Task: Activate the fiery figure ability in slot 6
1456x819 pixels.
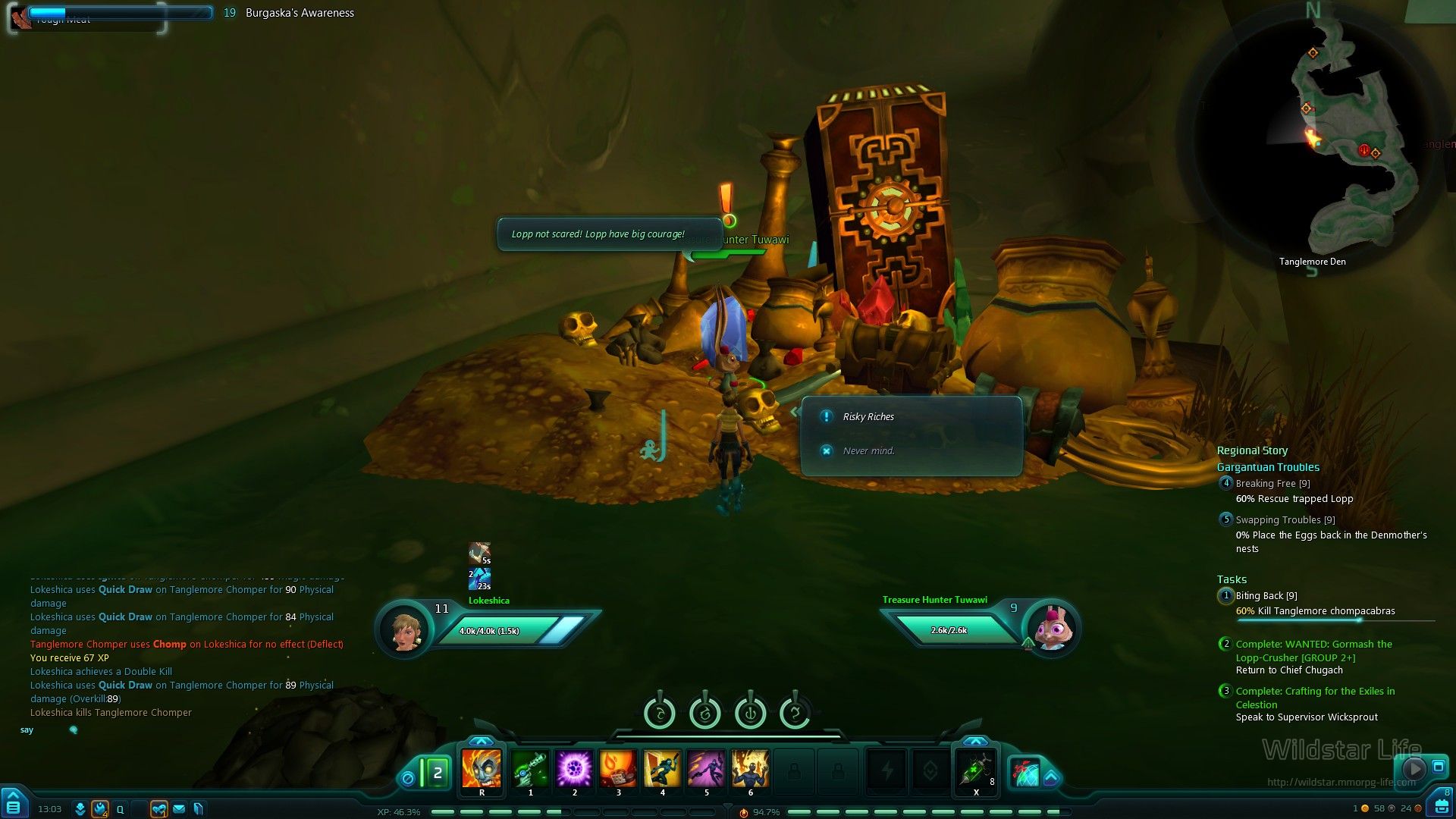Action: (x=750, y=769)
